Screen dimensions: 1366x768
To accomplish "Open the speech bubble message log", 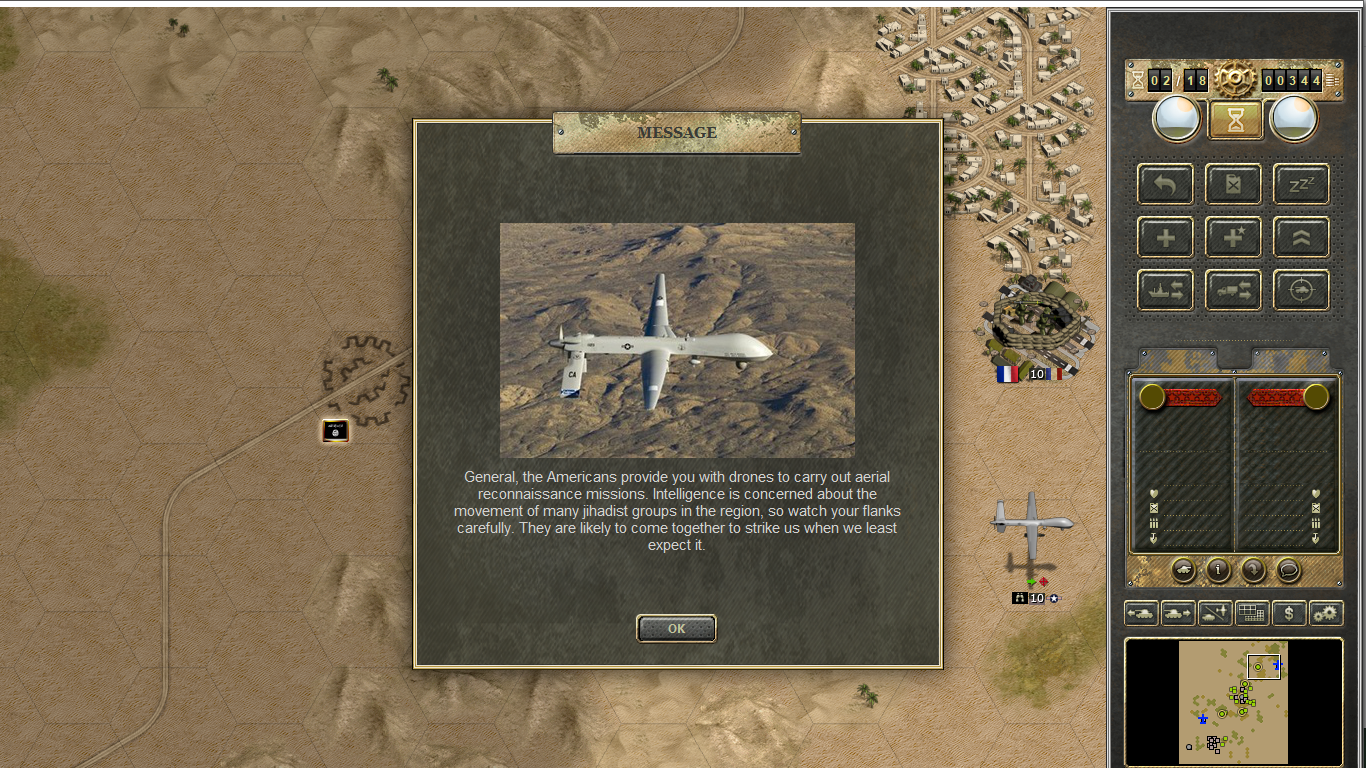I will point(1289,570).
